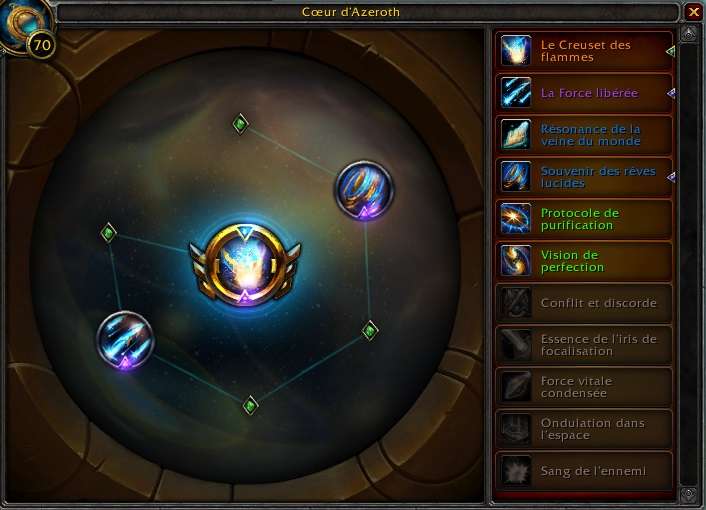Choose Protocole de purification essence

pyautogui.click(x=583, y=219)
